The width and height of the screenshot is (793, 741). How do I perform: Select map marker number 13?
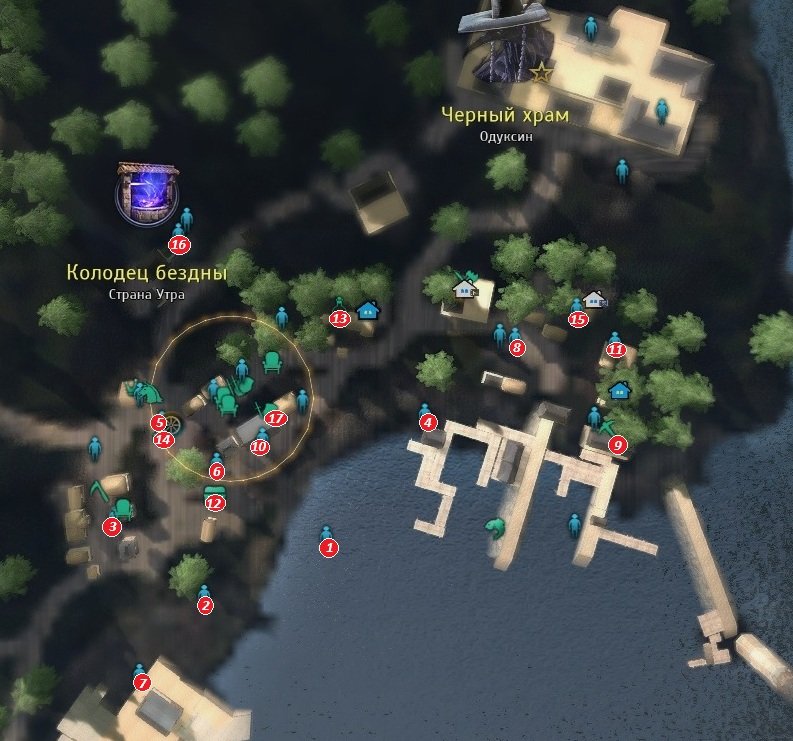click(339, 318)
